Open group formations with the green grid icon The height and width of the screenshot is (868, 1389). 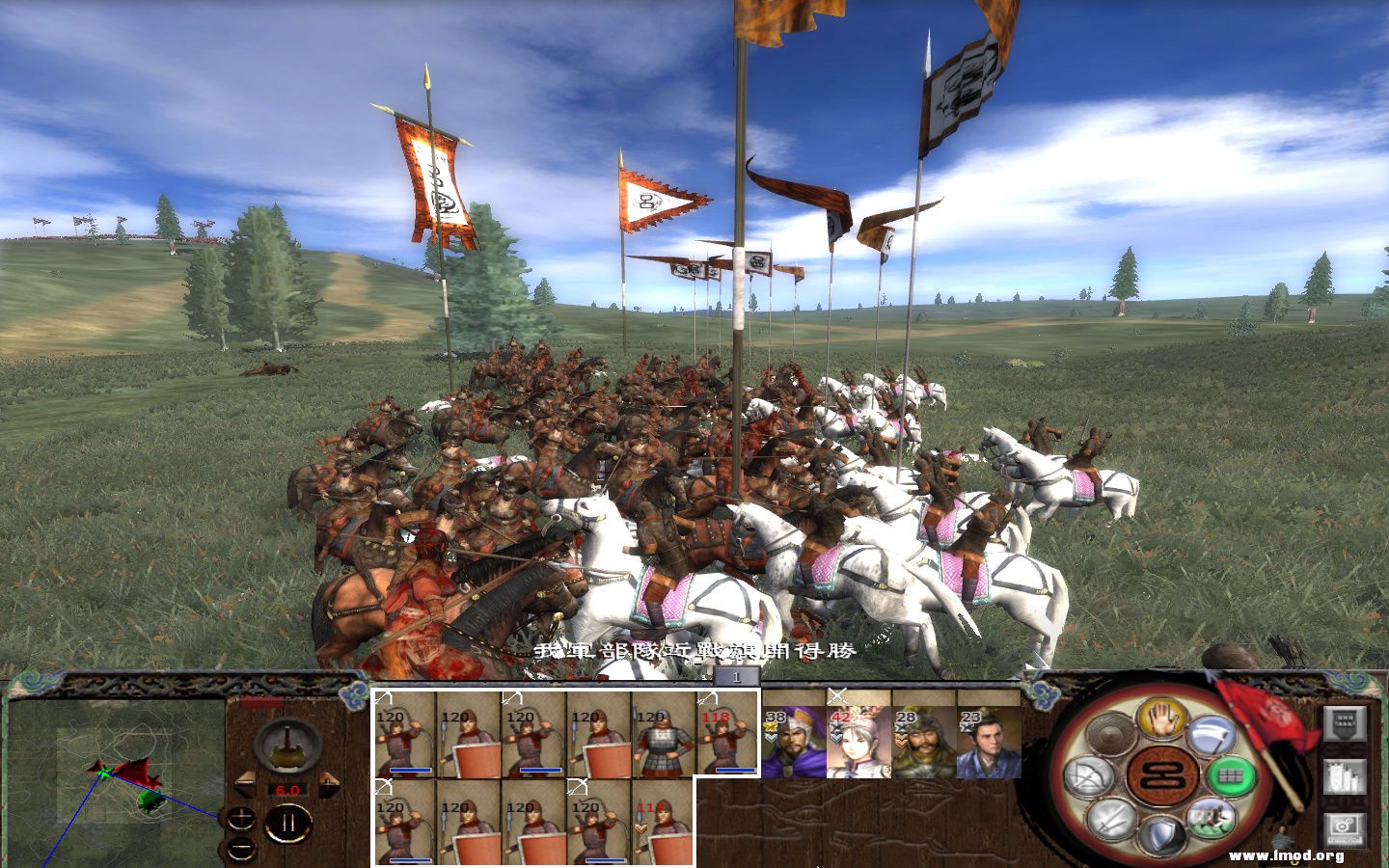[1233, 775]
